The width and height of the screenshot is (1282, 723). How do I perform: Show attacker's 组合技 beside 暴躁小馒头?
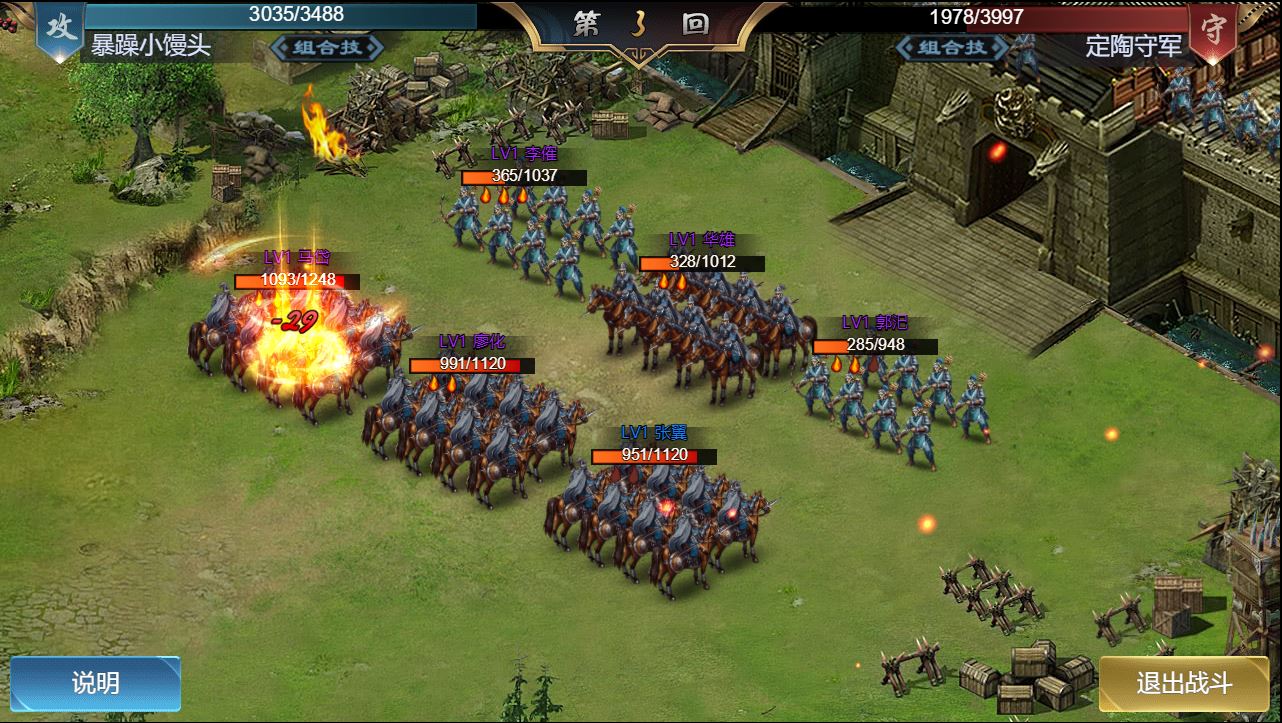tap(326, 47)
